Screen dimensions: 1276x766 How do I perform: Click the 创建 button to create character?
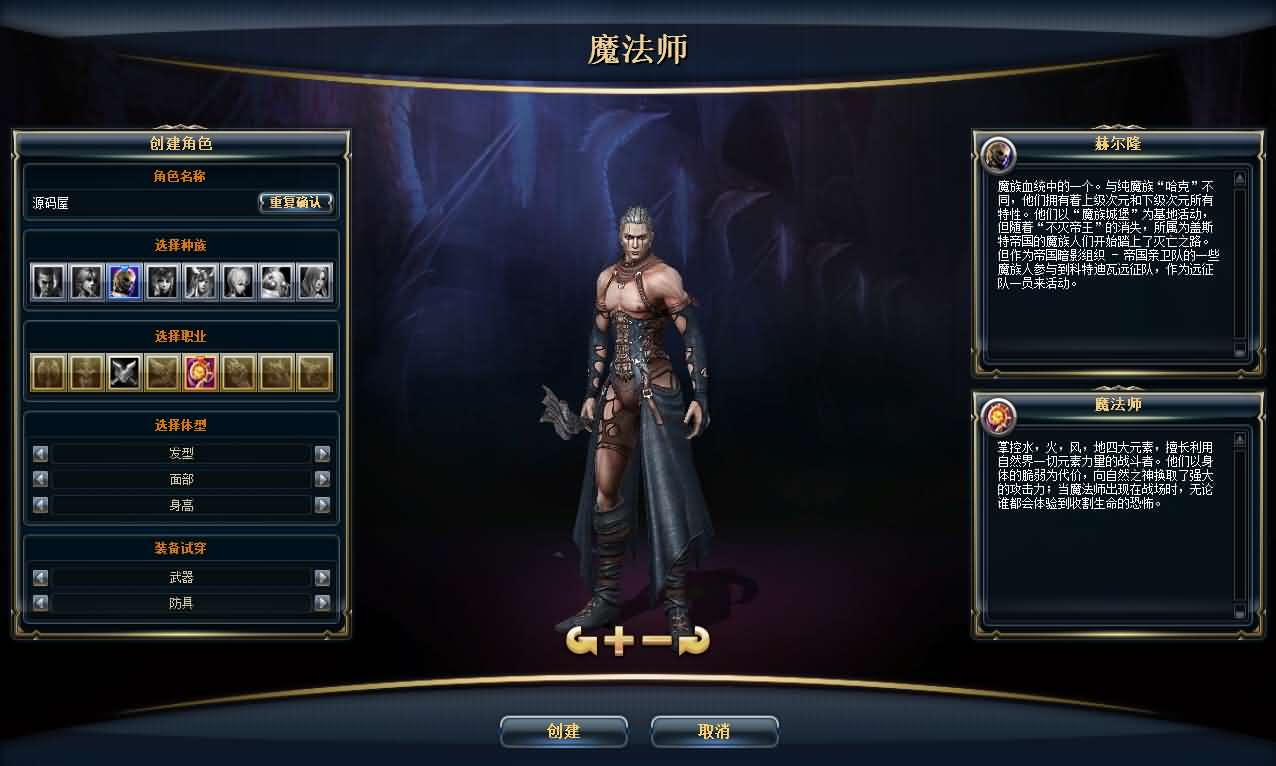[563, 731]
